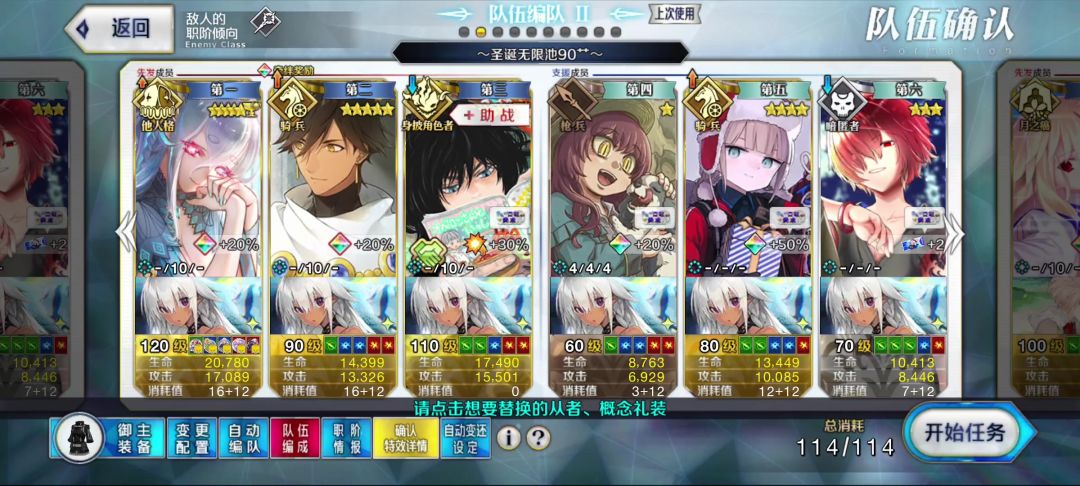
Task: Open the question mark help icon
Action: coord(538,437)
